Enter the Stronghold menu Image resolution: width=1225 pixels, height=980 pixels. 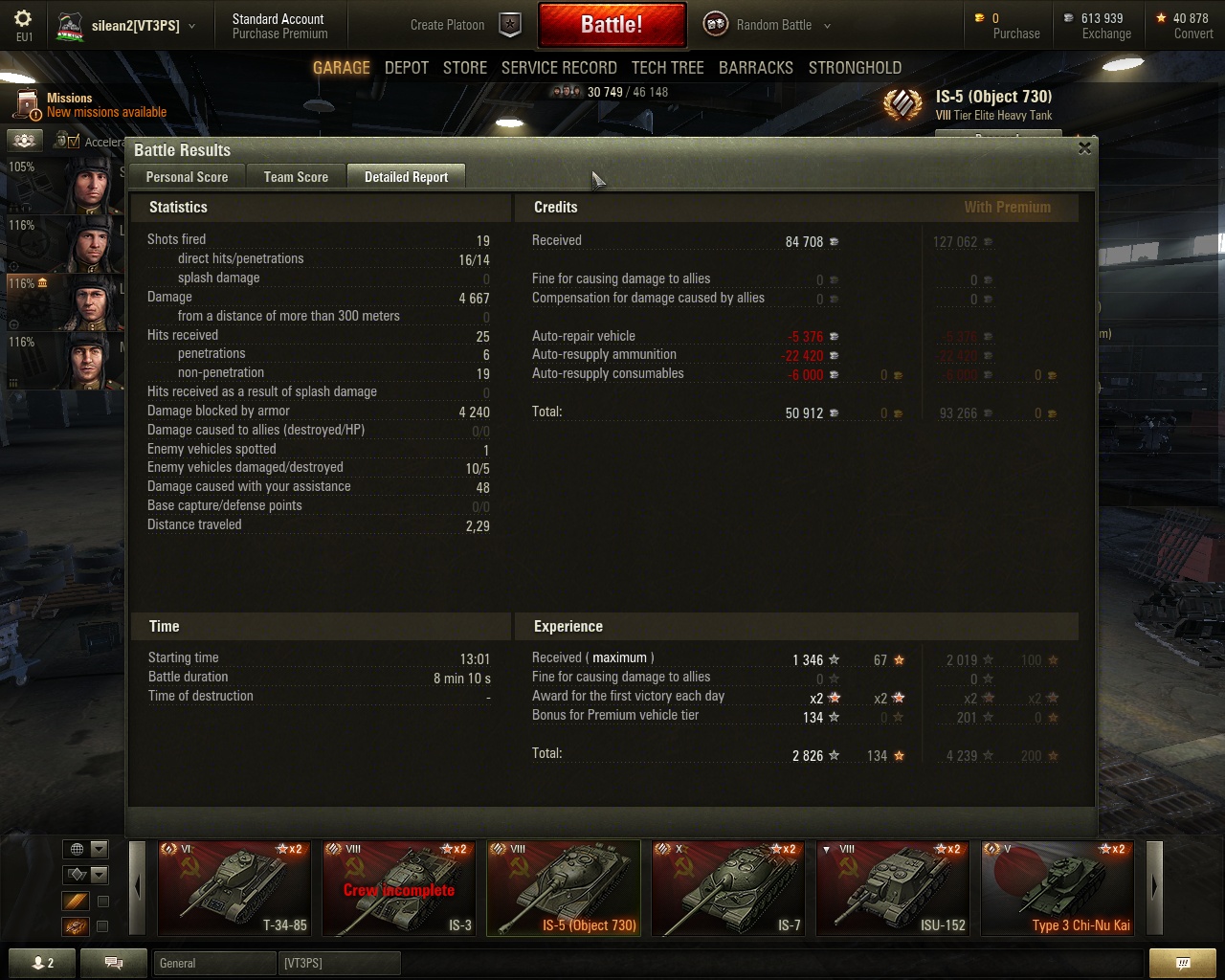855,68
